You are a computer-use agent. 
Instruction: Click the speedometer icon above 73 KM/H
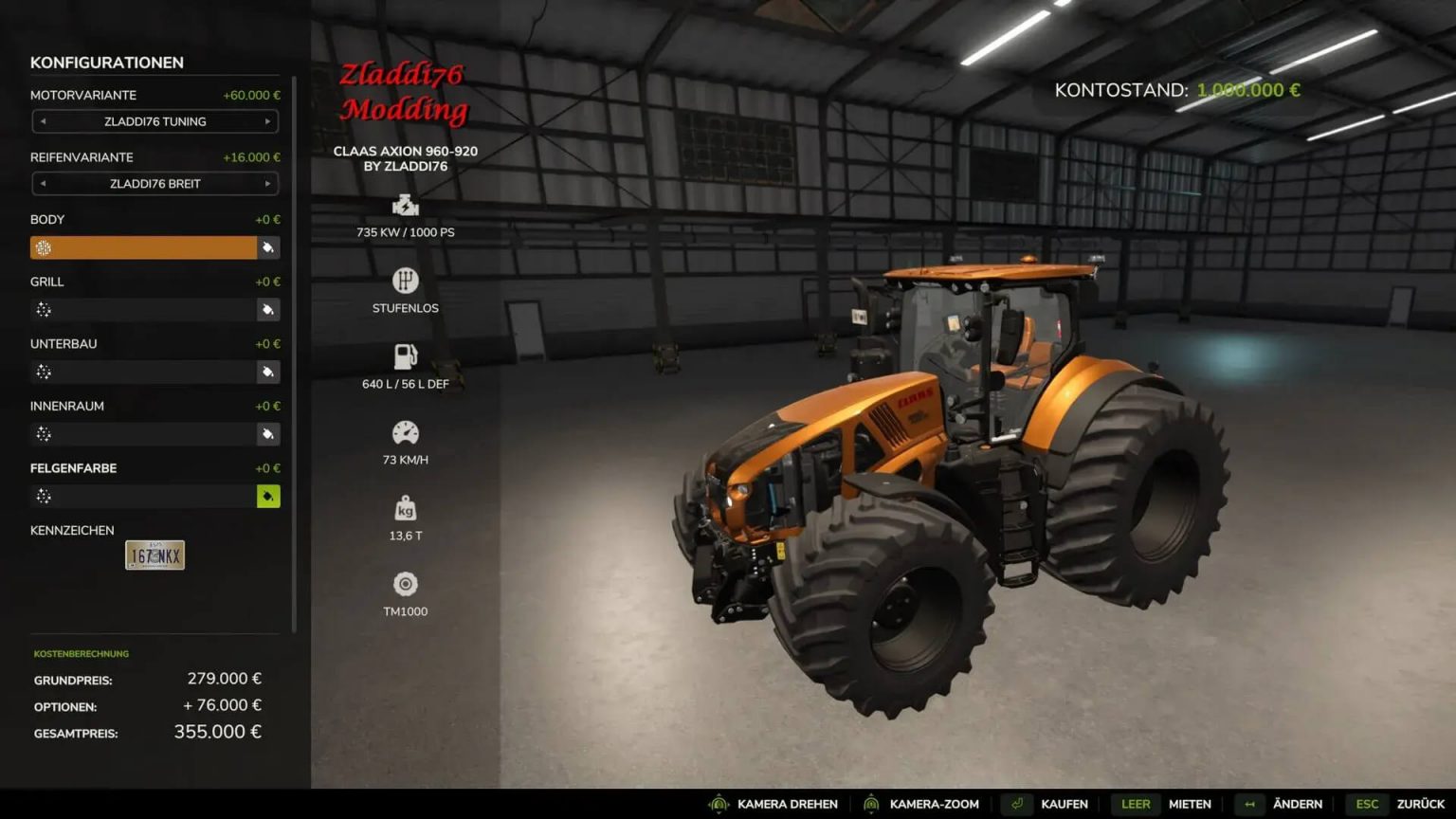pyautogui.click(x=405, y=434)
